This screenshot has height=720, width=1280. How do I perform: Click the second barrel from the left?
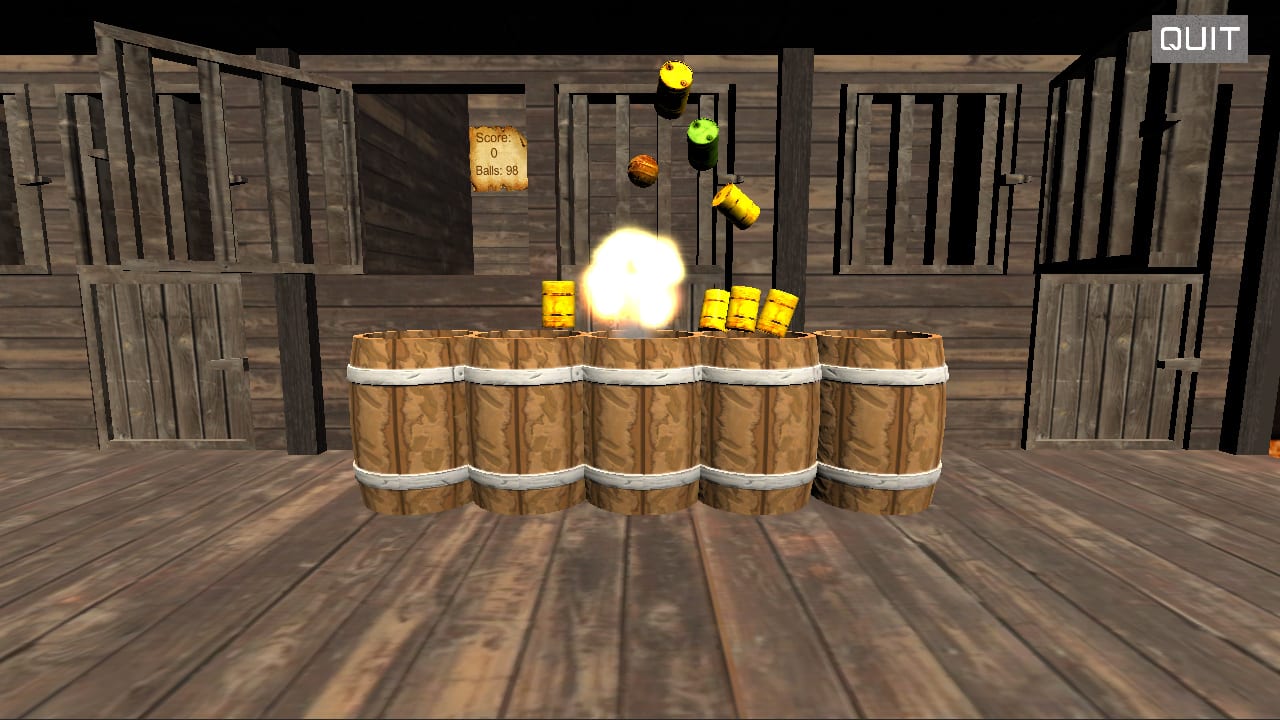[525, 420]
